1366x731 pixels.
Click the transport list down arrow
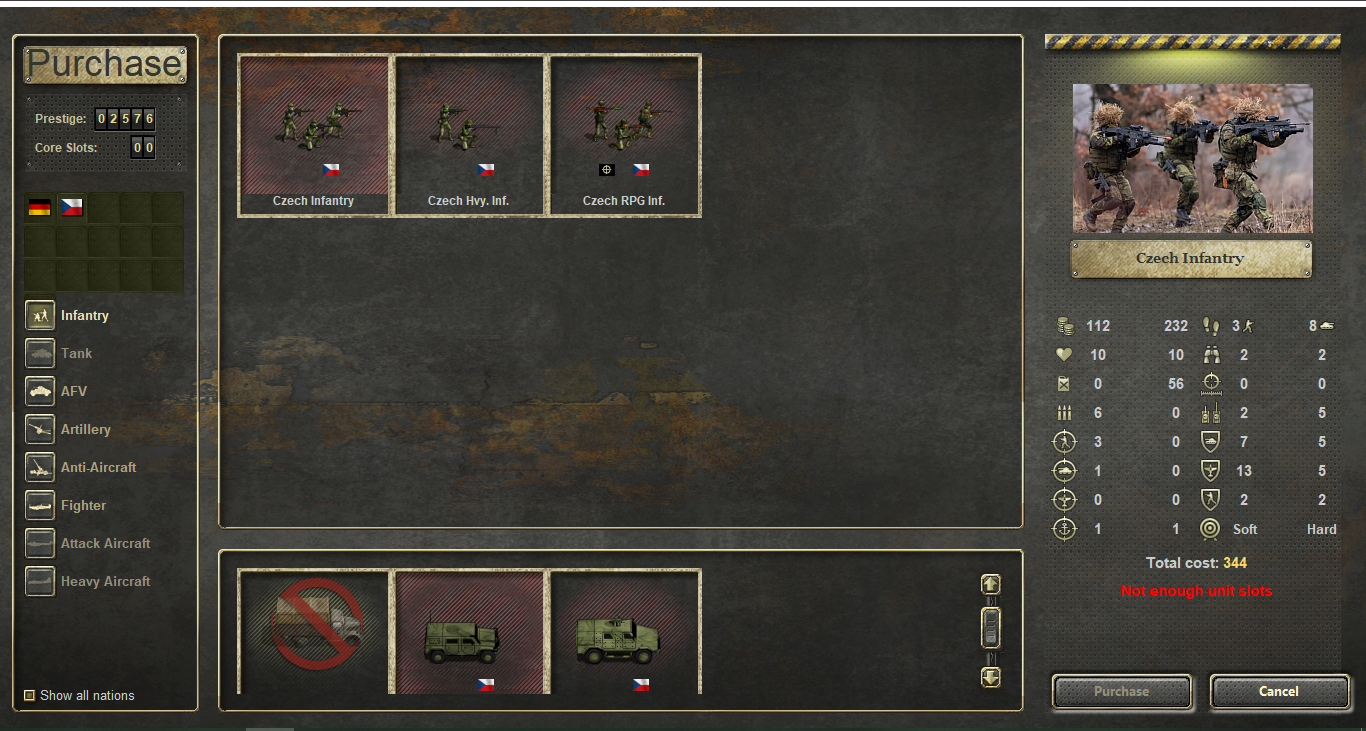click(x=990, y=677)
